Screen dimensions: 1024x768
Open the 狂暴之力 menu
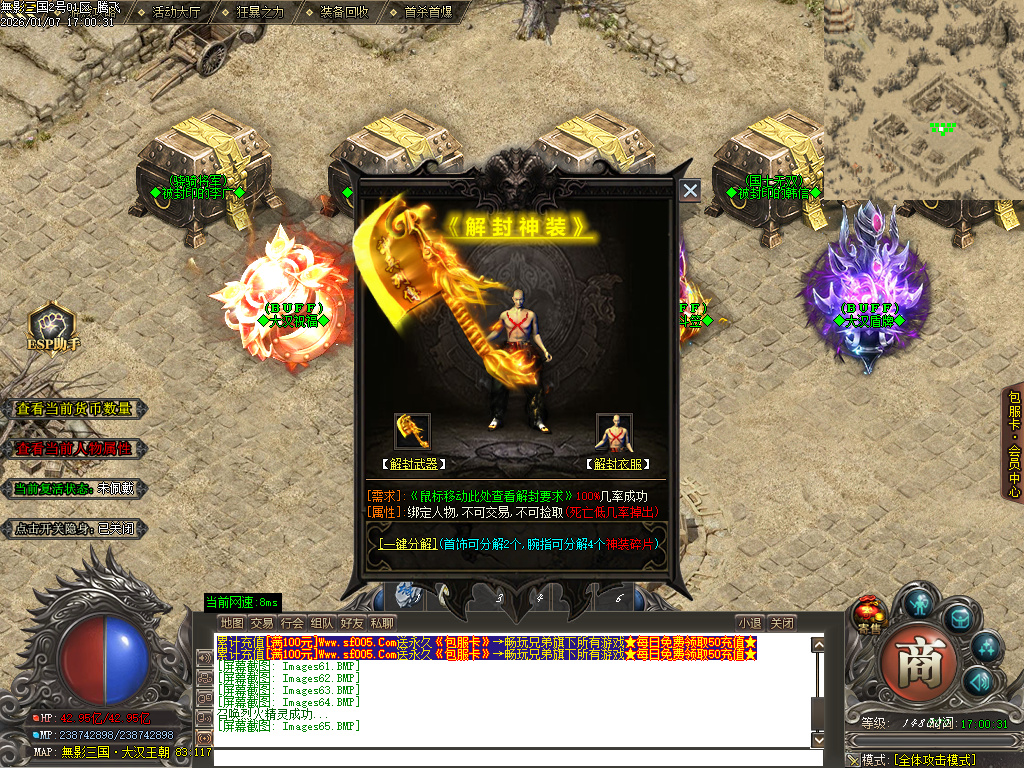click(x=260, y=13)
